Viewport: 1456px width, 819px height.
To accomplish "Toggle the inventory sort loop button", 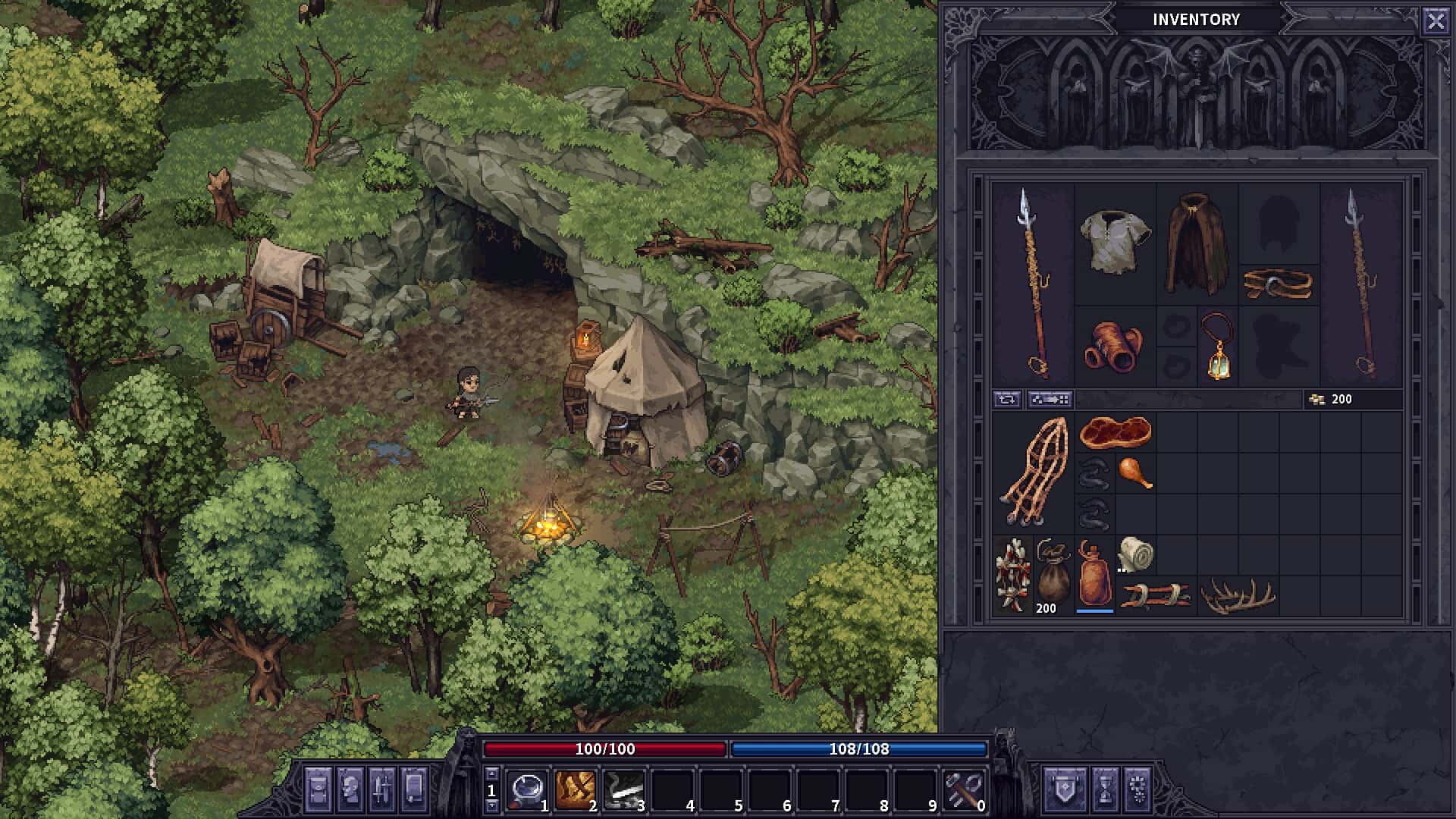I will click(1006, 400).
